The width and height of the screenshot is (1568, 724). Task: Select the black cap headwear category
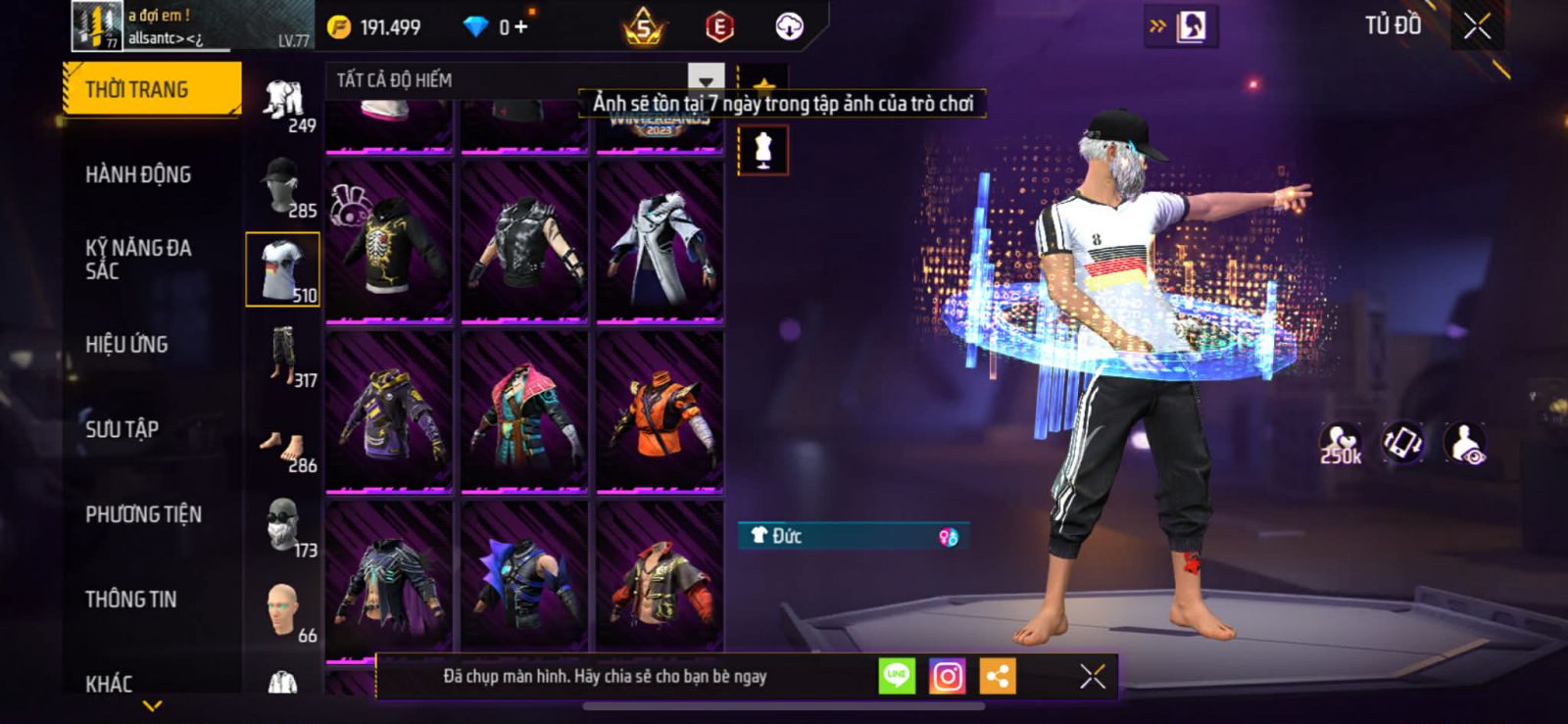282,185
